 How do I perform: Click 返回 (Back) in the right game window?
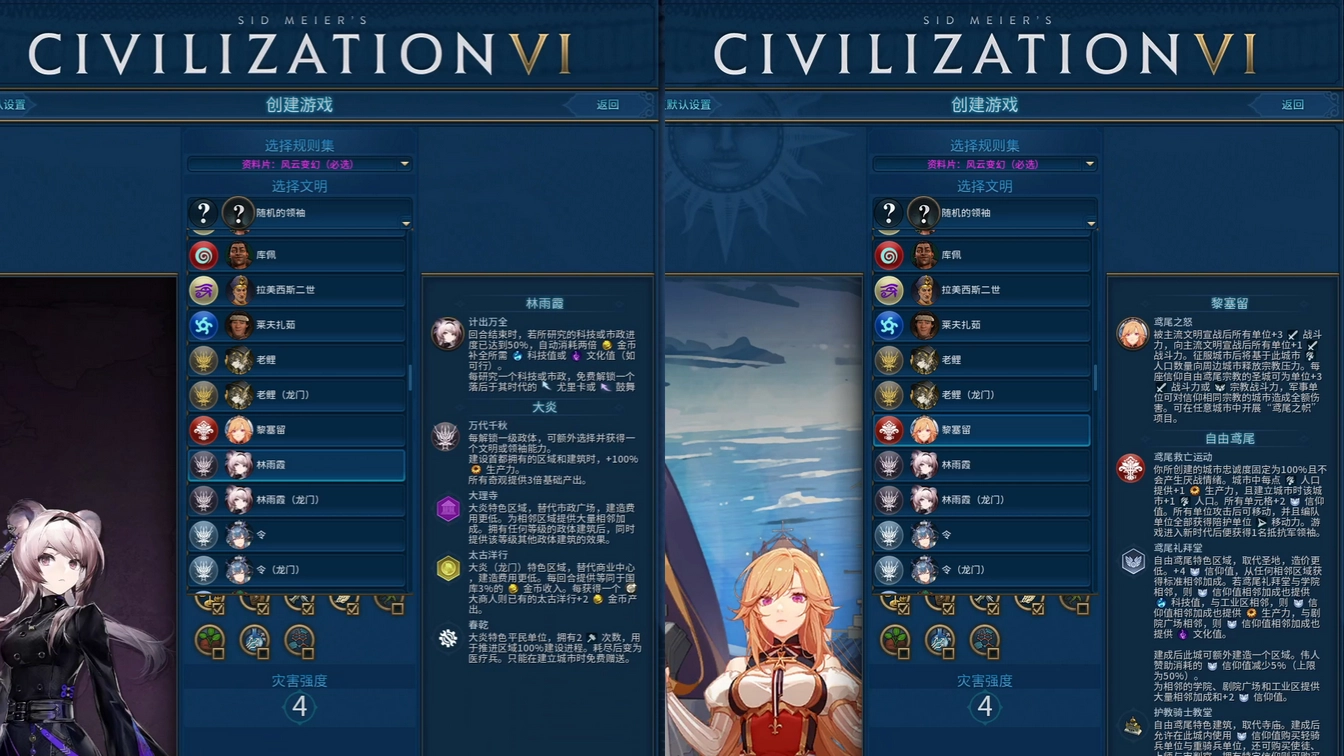coord(1292,105)
